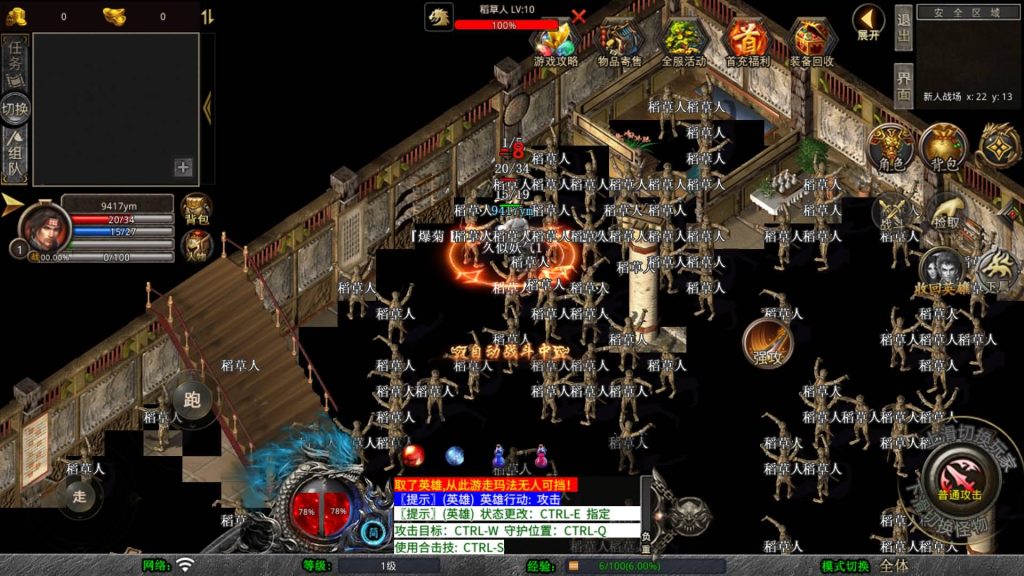Open the 首充福利 first-recharge bonus
This screenshot has height=576, width=1024.
(748, 44)
